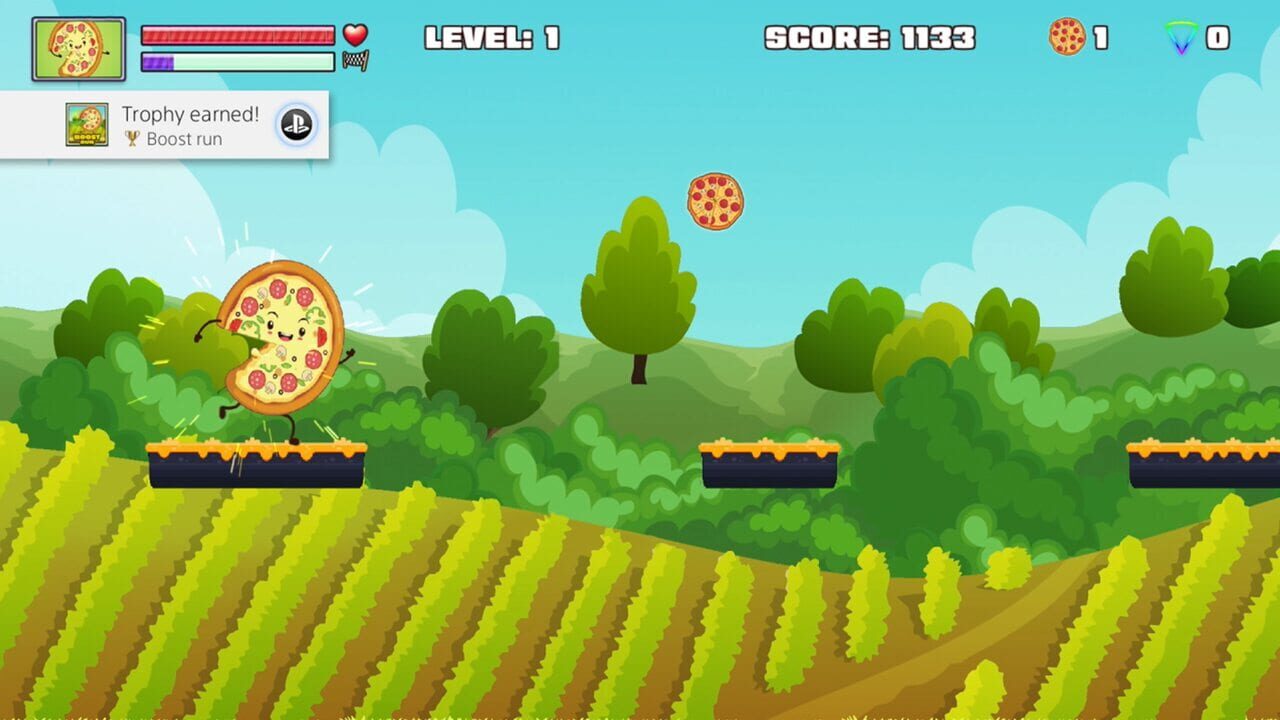
Task: Click the pizza count number showing 1
Action: 1100,39
